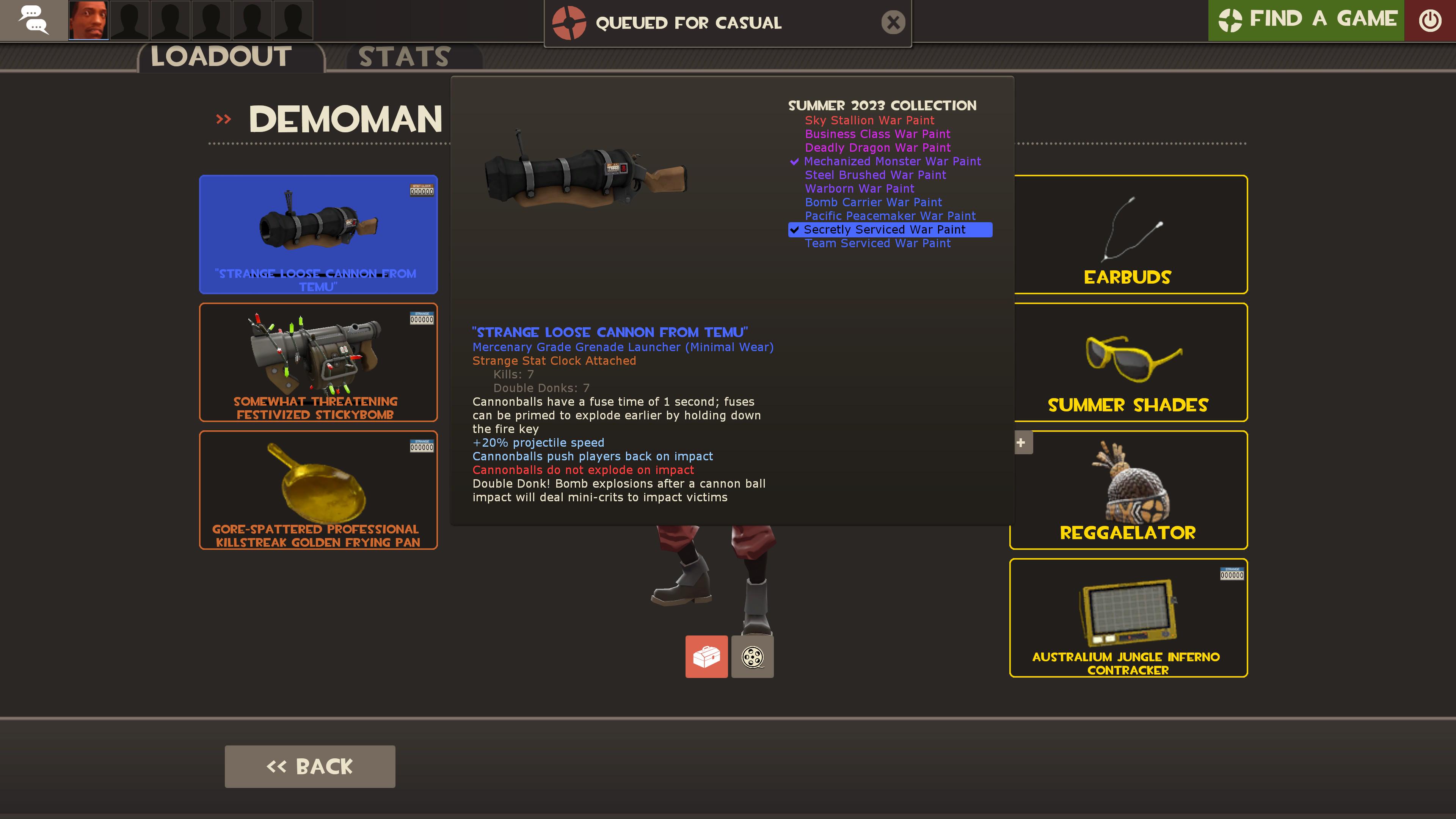This screenshot has height=819, width=1456.
Task: Click your avatar in the party bar
Action: 88,20
